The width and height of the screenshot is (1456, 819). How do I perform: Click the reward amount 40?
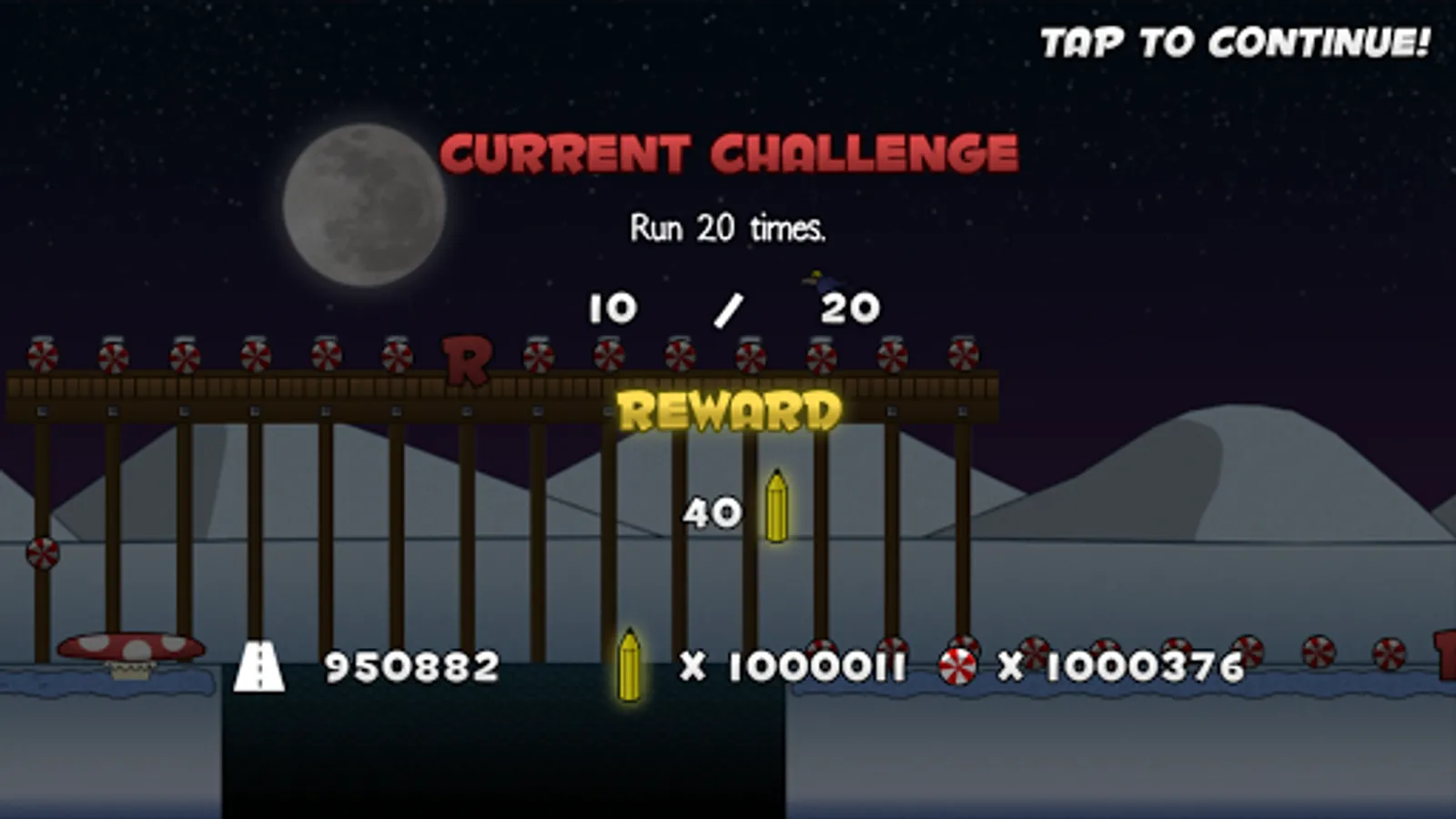click(712, 512)
